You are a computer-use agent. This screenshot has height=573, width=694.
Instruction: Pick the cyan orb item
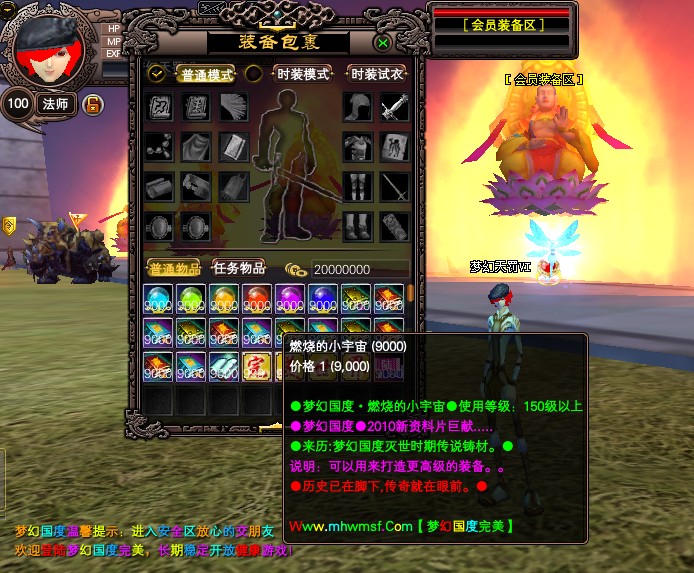point(159,299)
